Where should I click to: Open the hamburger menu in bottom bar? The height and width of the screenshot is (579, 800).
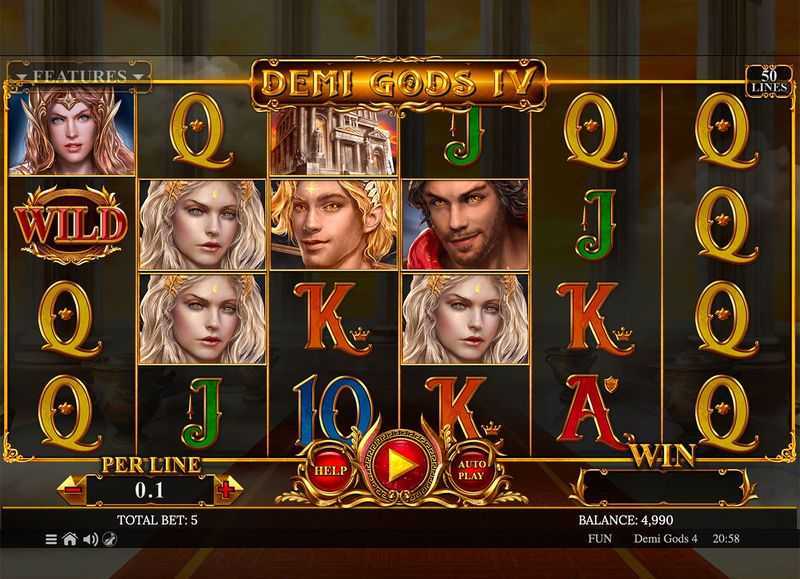point(51,539)
